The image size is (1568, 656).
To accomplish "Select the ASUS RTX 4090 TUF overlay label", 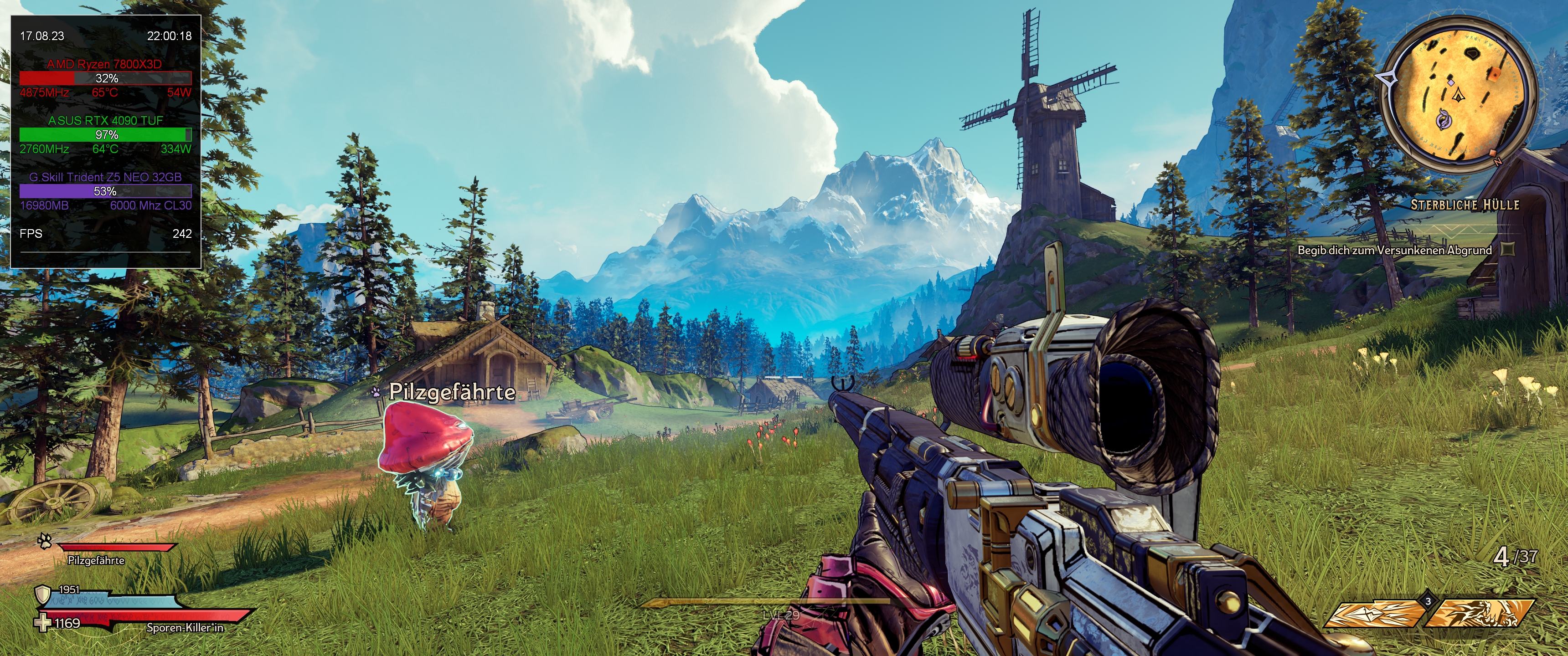I will [105, 120].
